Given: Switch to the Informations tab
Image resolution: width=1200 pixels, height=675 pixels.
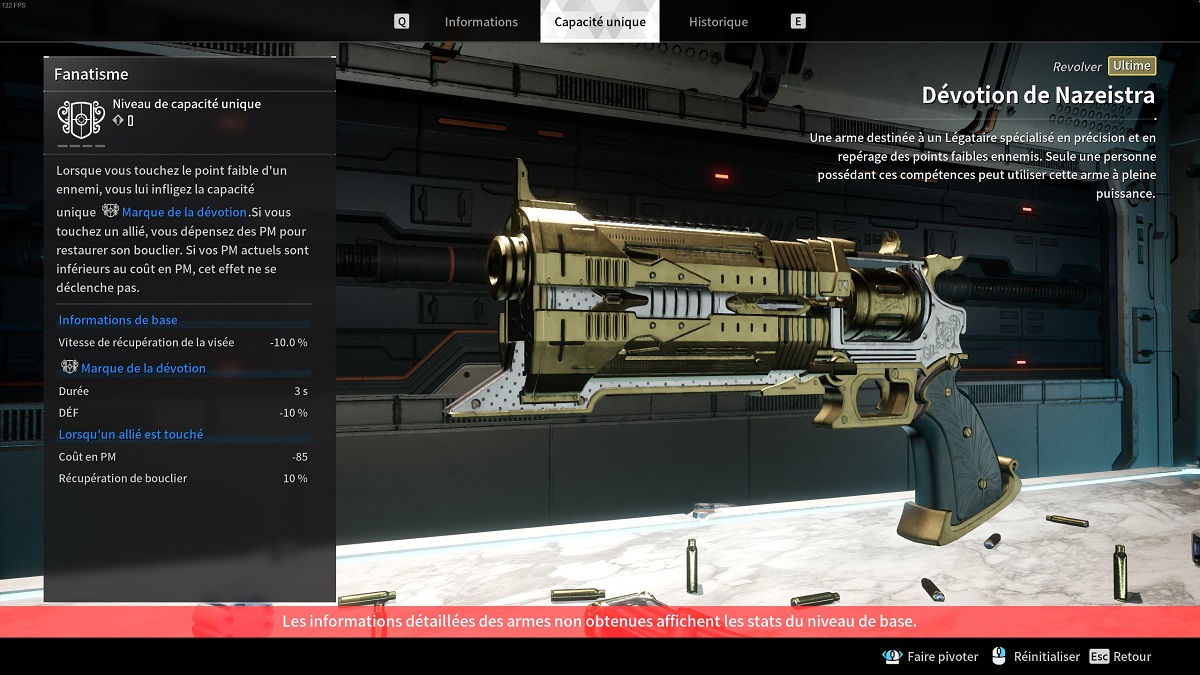Looking at the screenshot, I should 481,22.
